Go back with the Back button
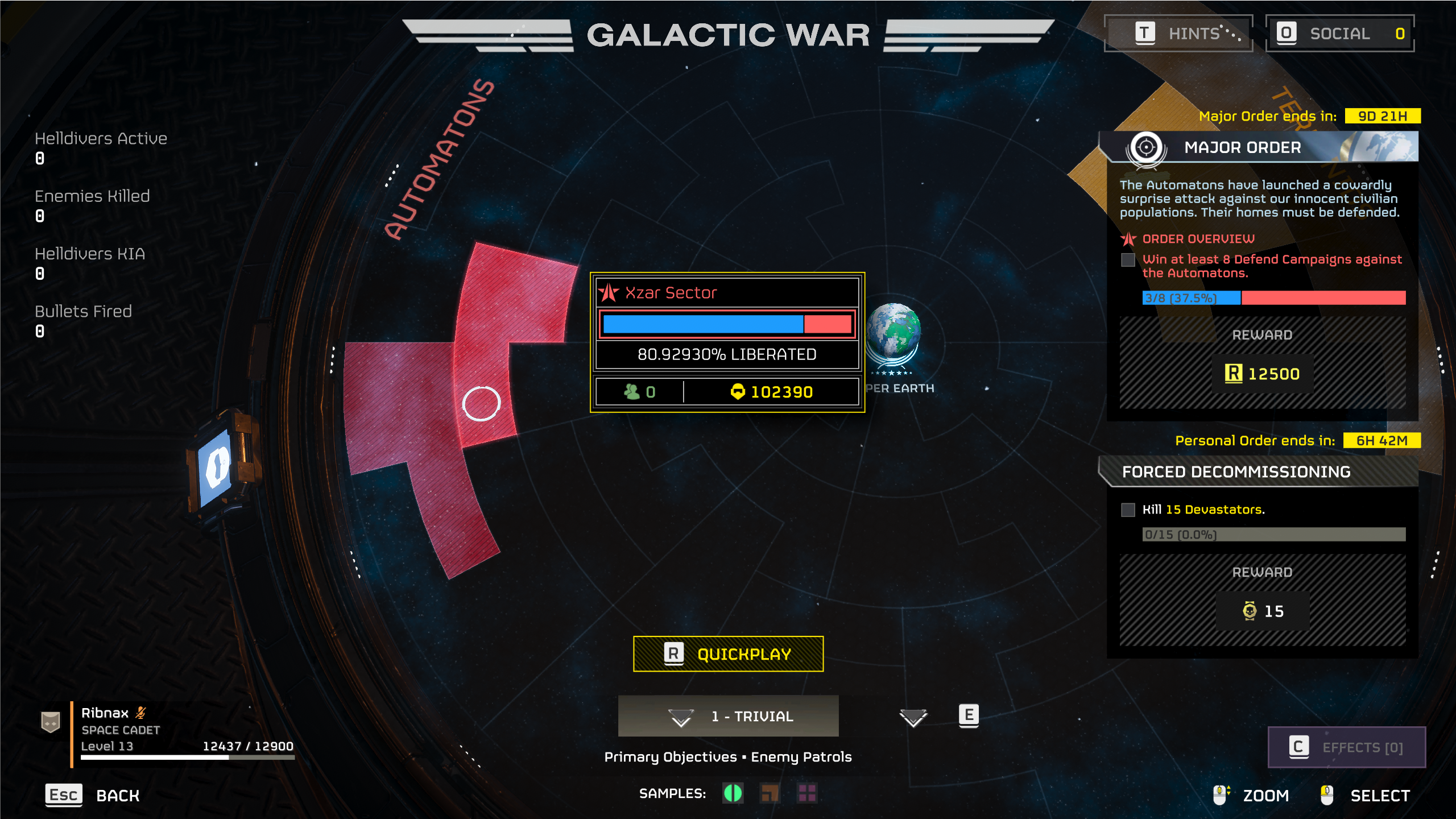Screen dimensions: 1456x819 (93, 795)
